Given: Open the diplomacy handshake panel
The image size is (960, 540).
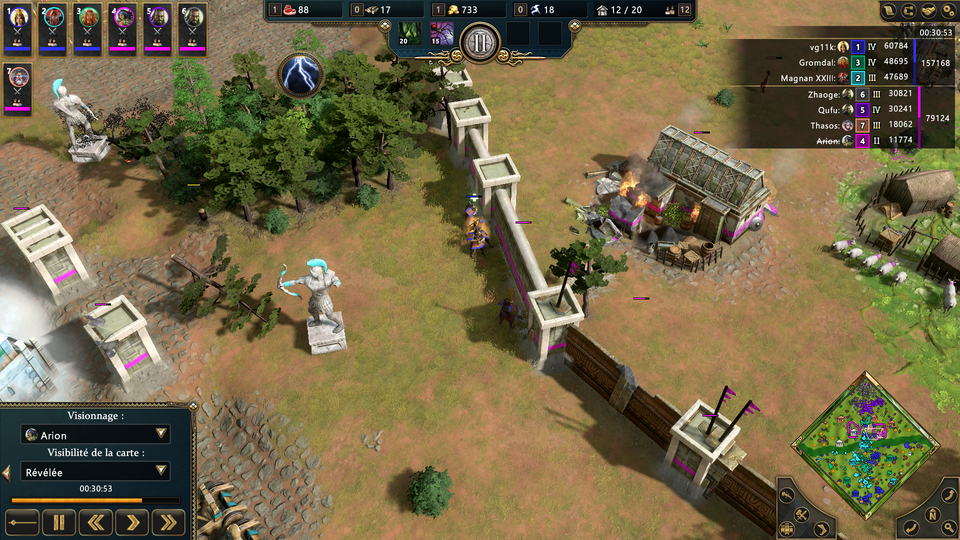Looking at the screenshot, I should tap(931, 10).
